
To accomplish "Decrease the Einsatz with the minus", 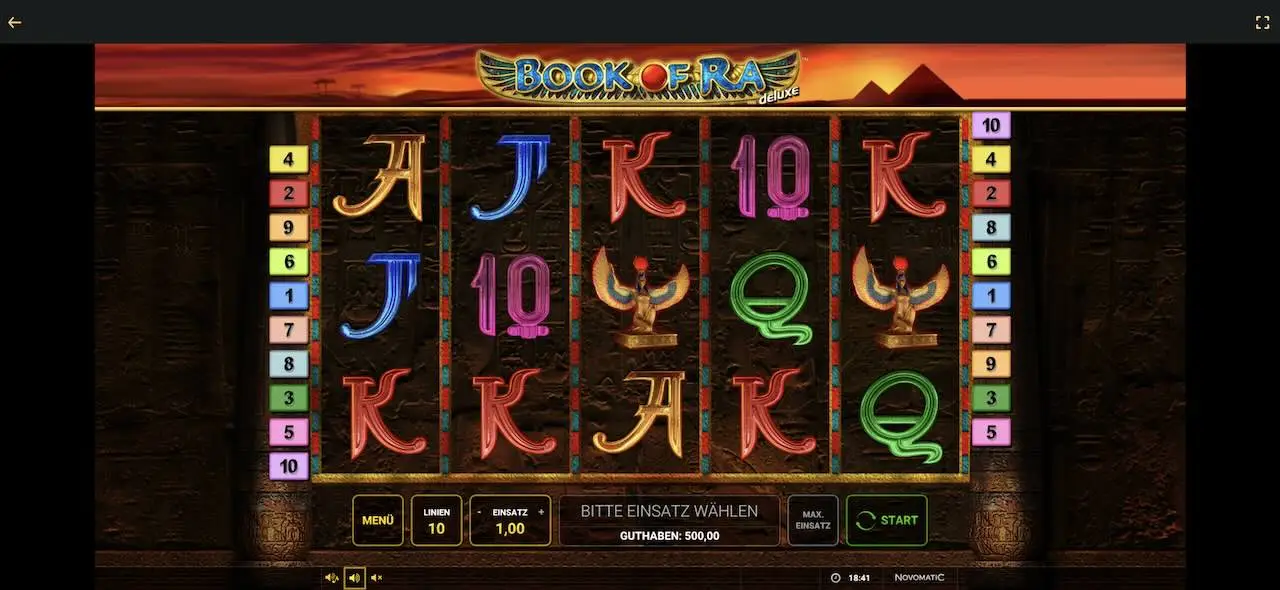I will coord(479,512).
